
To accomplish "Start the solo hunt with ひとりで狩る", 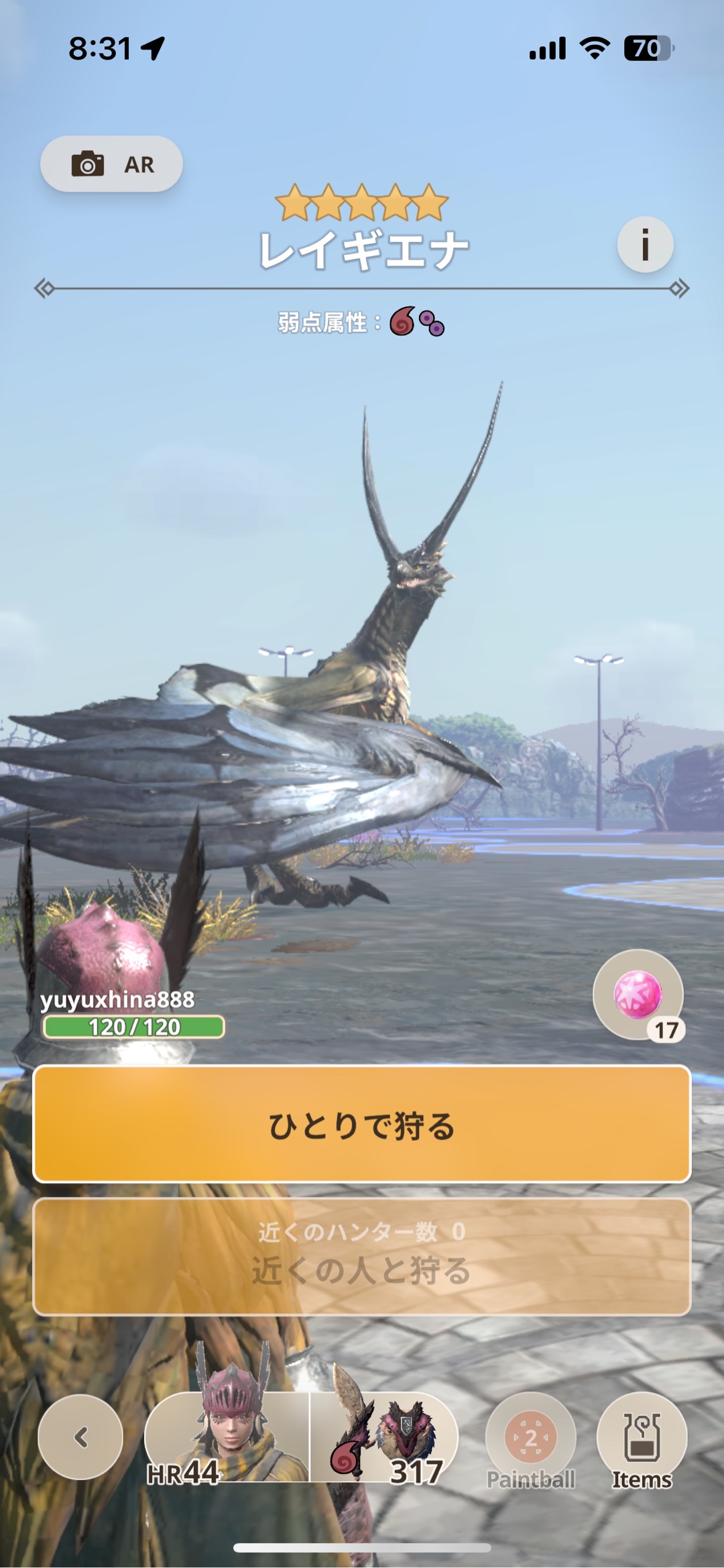I will [362, 1124].
